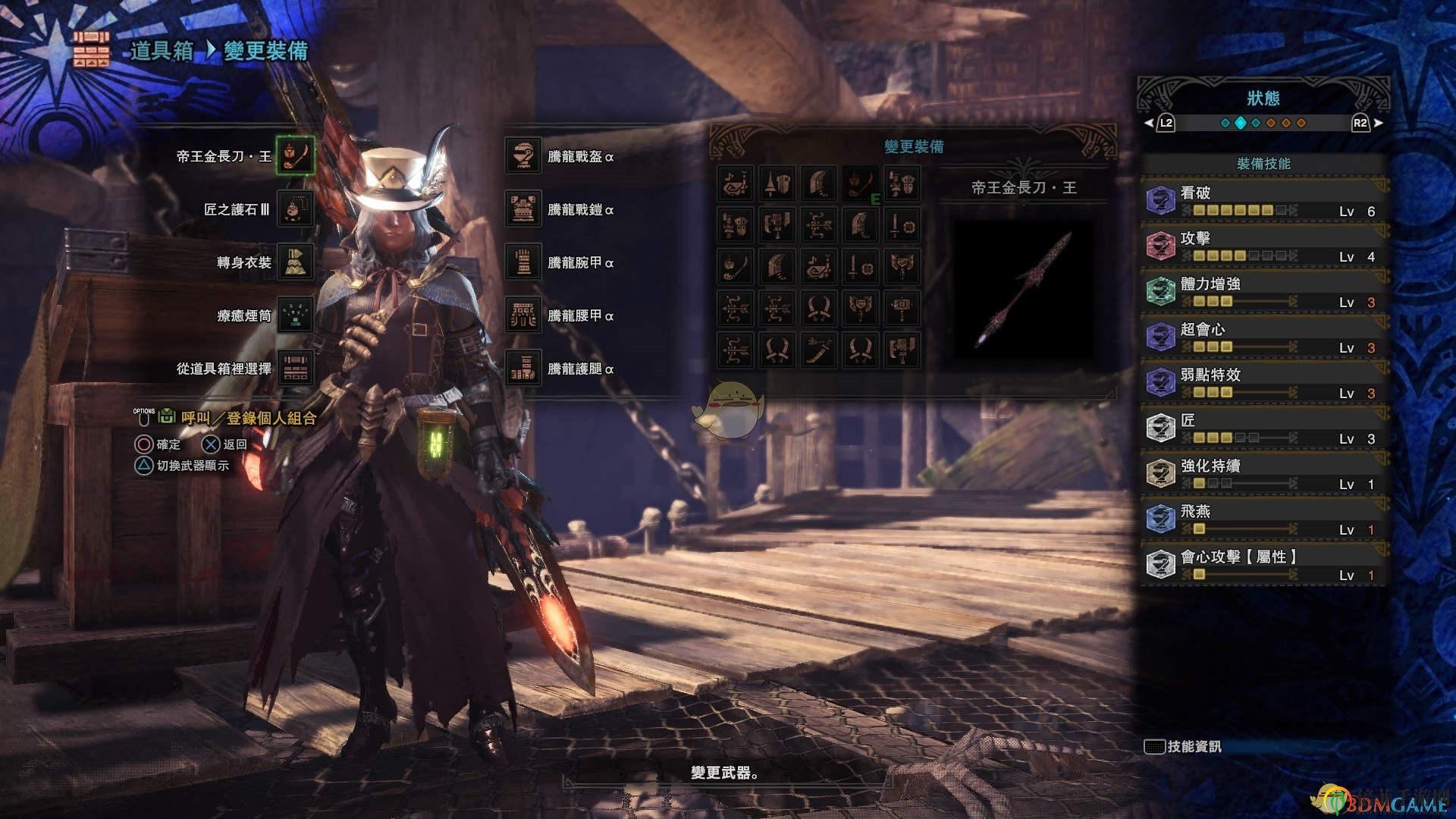Select the 超會心 skill row
This screenshot has width=1456, height=819.
point(1263,337)
